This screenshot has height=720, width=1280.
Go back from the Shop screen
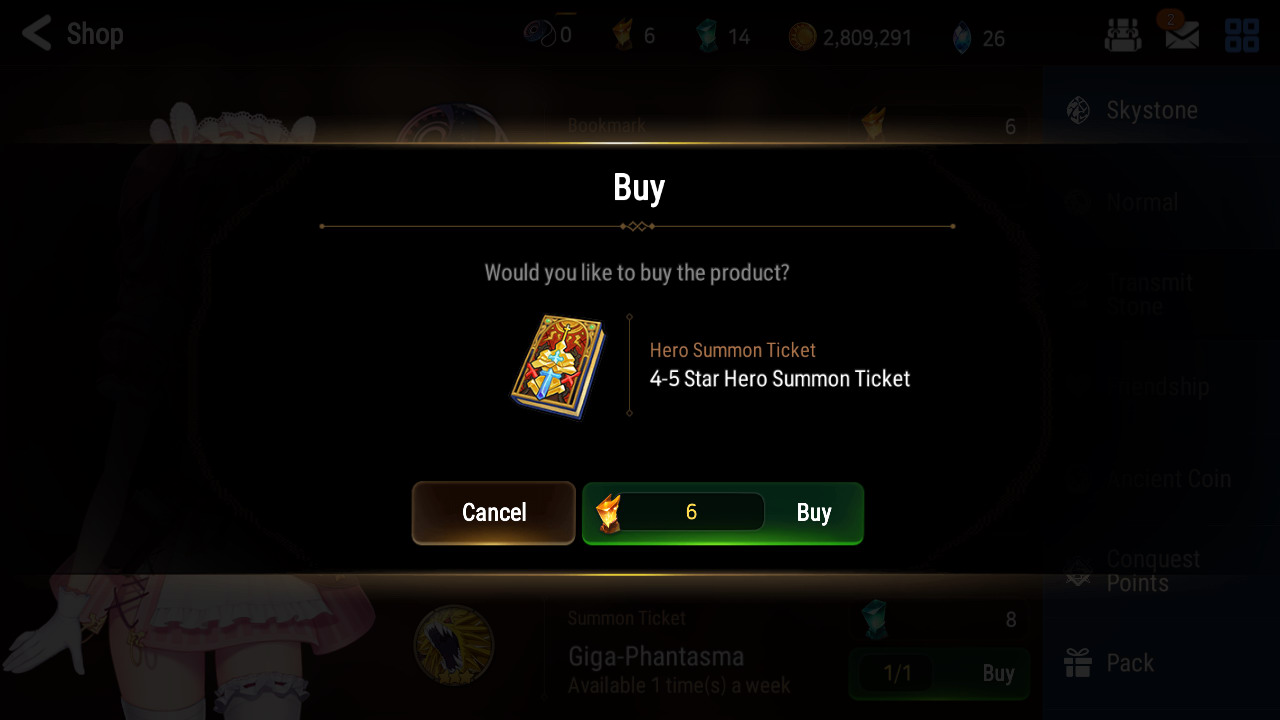pyautogui.click(x=38, y=34)
